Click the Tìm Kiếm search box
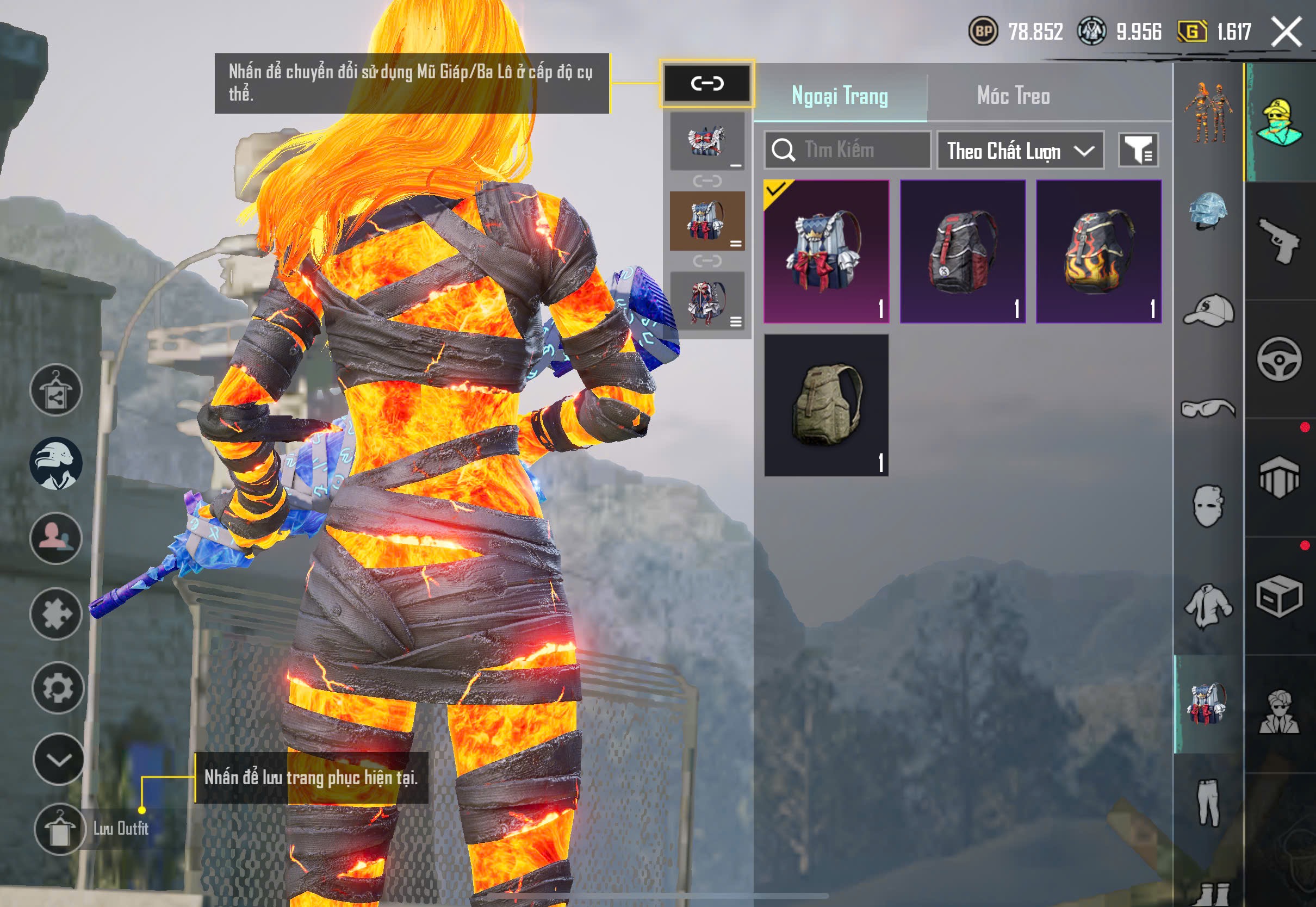This screenshot has height=907, width=1316. (x=847, y=150)
